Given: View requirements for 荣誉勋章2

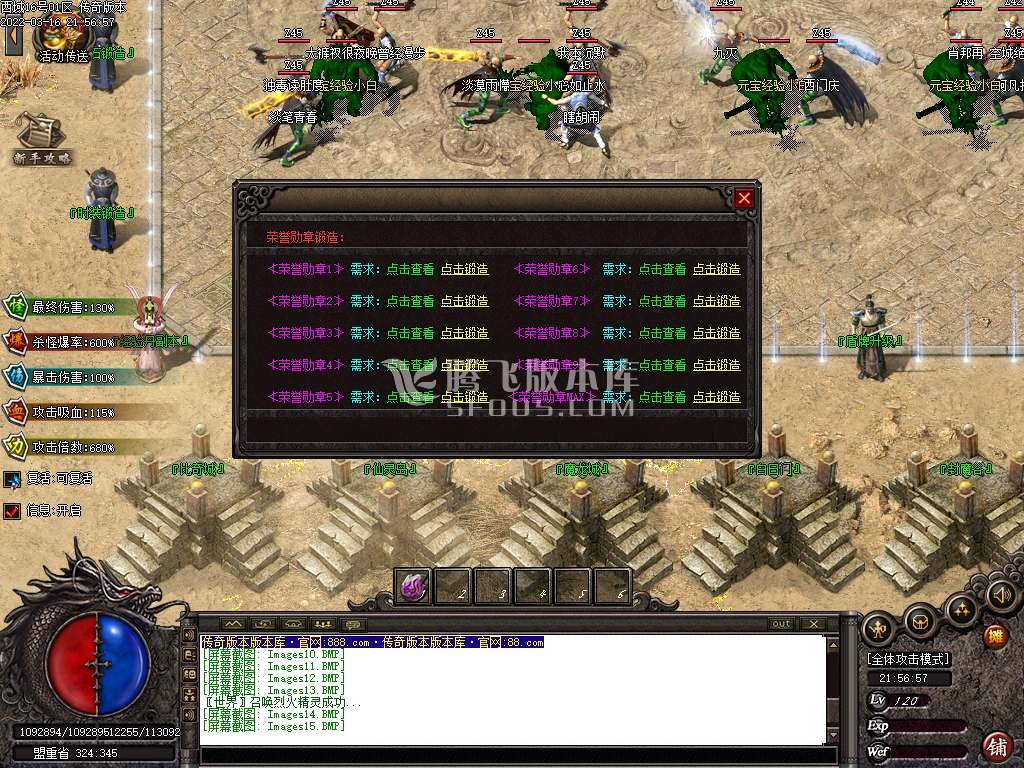Looking at the screenshot, I should click(411, 301).
